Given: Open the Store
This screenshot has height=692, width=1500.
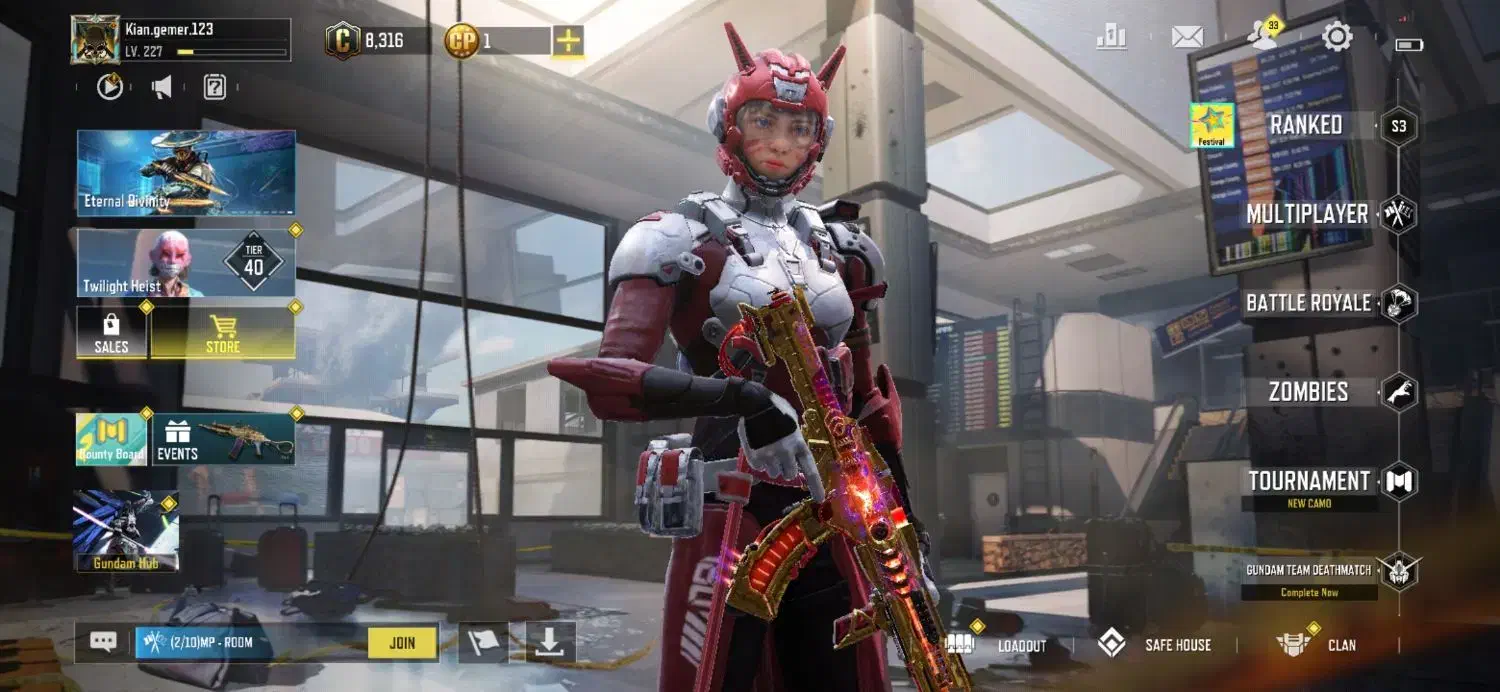Looking at the screenshot, I should [223, 333].
